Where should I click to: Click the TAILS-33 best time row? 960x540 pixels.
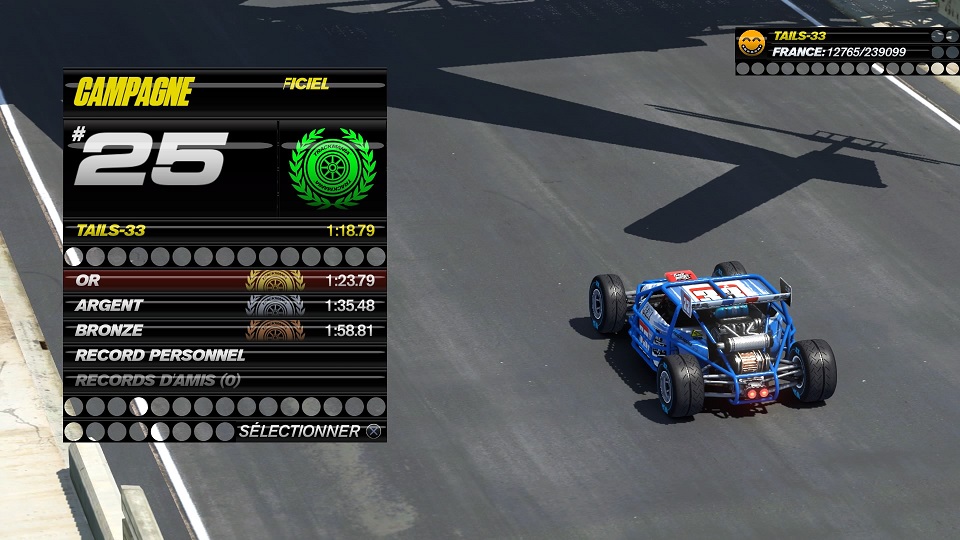[x=224, y=231]
